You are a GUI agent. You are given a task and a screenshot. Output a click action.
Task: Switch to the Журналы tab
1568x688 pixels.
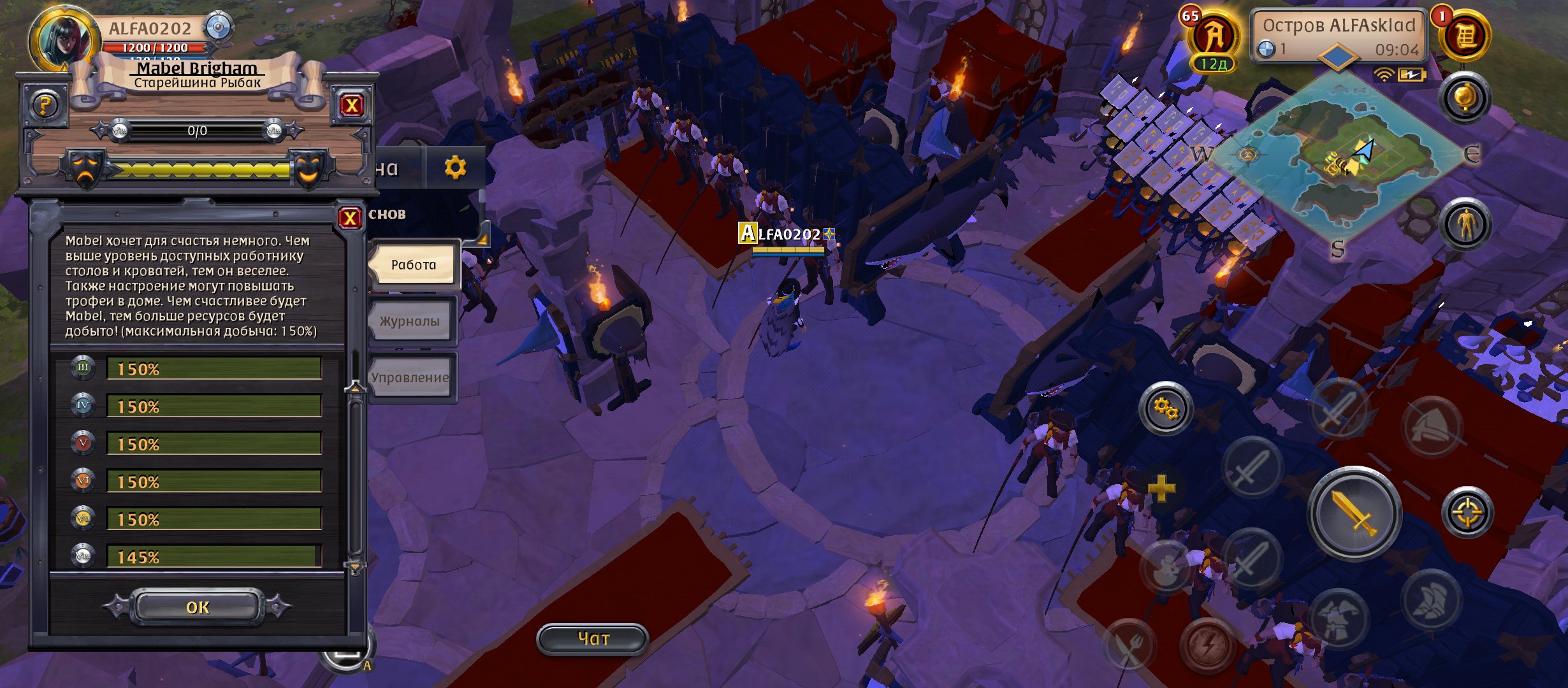click(410, 321)
